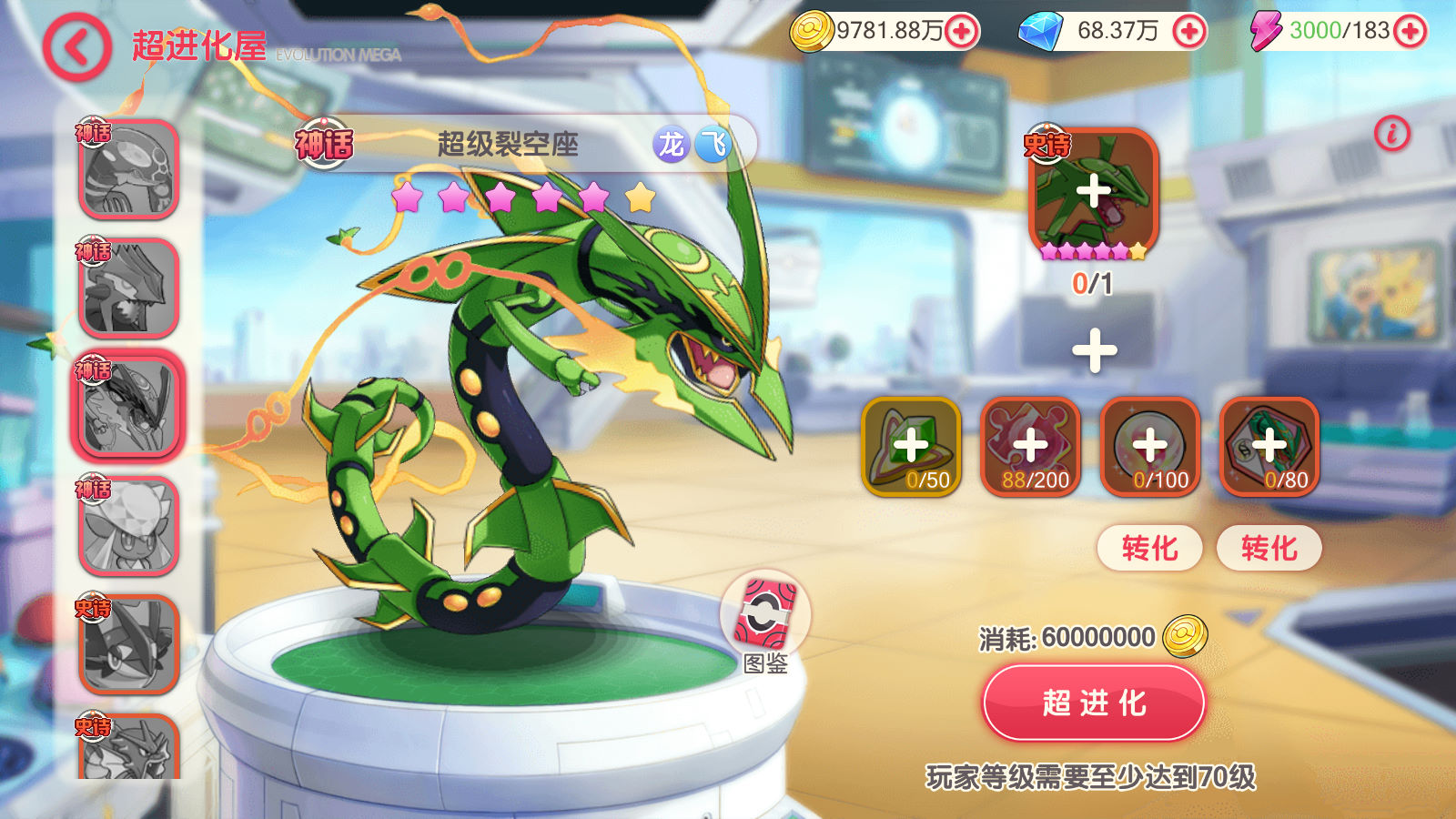The height and width of the screenshot is (819, 1456).
Task: Select the highlighted Mega Rayquaza thumbnail
Action: point(128,407)
